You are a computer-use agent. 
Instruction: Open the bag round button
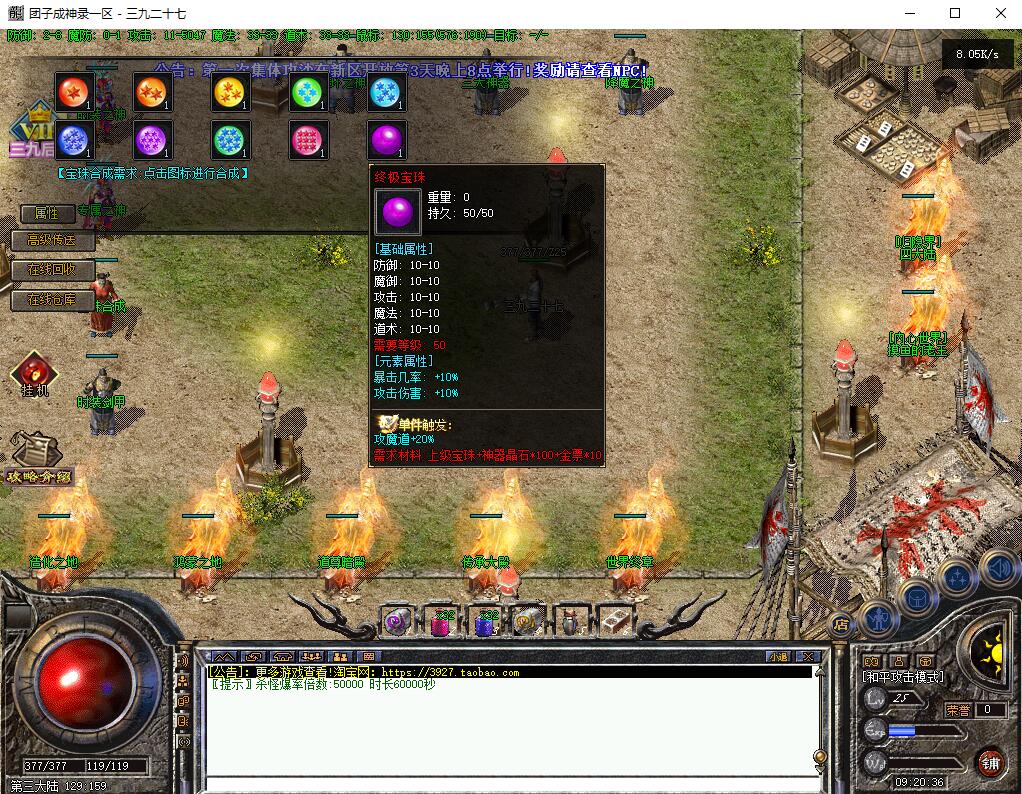coord(915,598)
